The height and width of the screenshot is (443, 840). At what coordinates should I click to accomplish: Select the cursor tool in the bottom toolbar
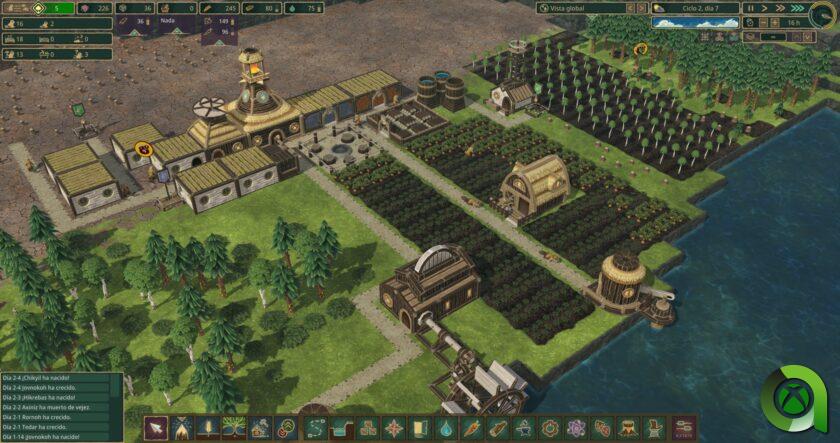coord(157,428)
